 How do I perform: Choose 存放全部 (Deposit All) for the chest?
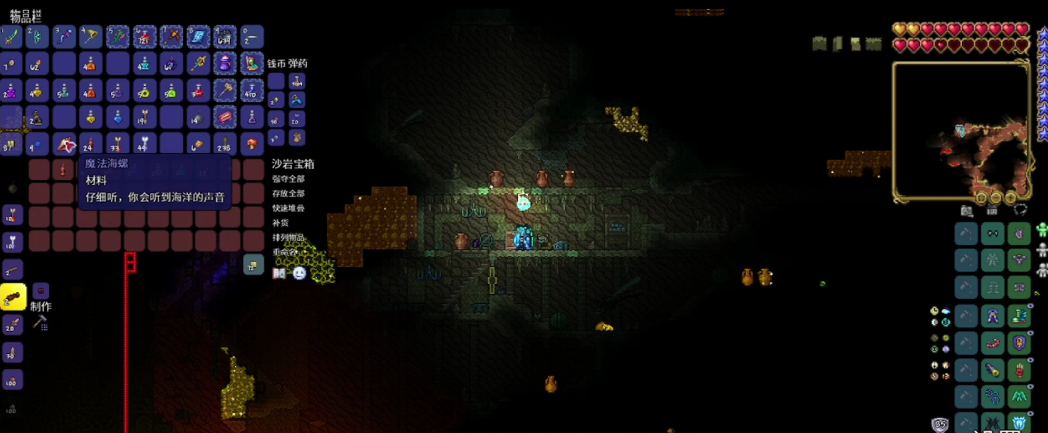pyautogui.click(x=288, y=193)
